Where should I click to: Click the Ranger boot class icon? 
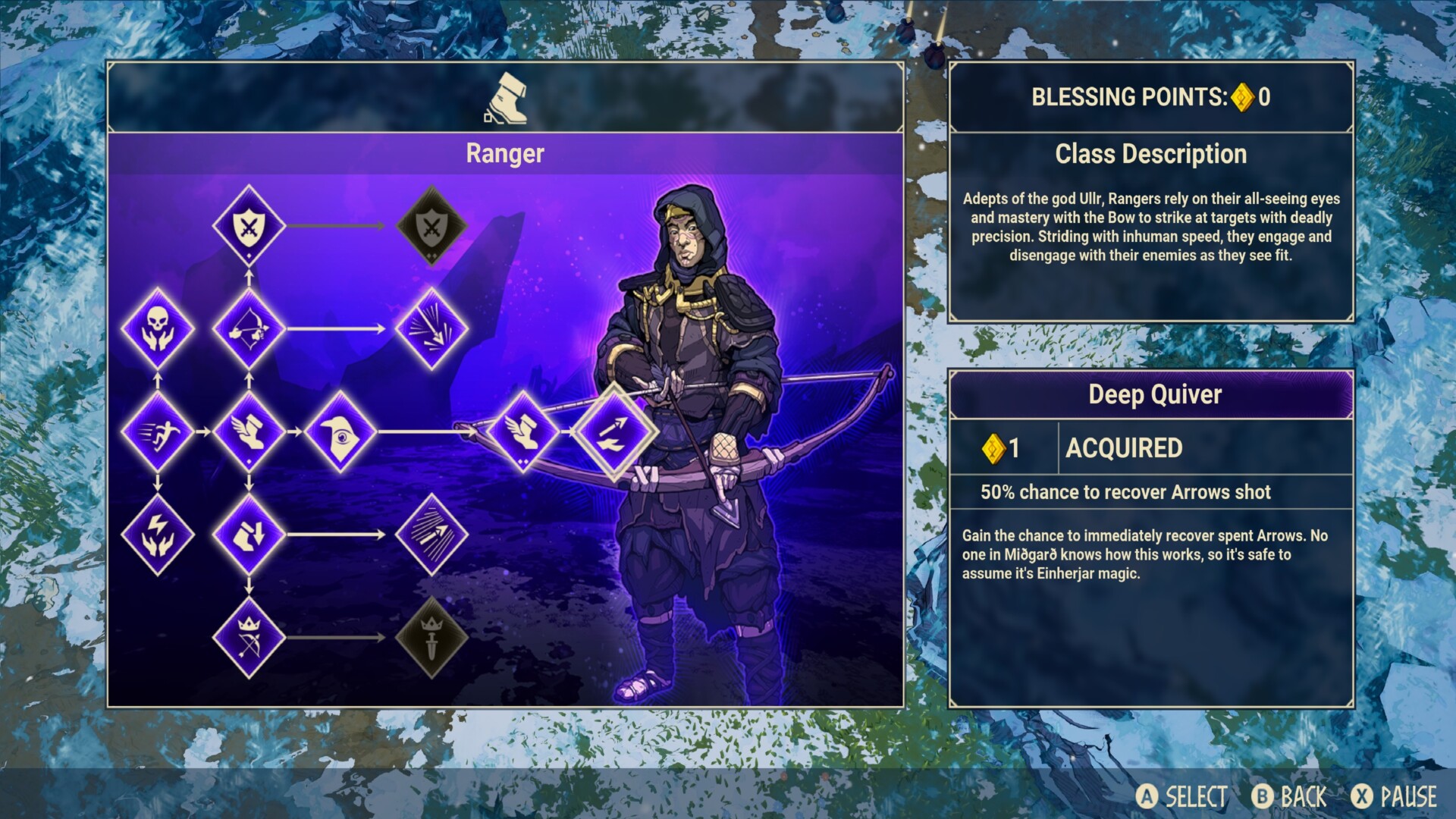click(x=506, y=99)
